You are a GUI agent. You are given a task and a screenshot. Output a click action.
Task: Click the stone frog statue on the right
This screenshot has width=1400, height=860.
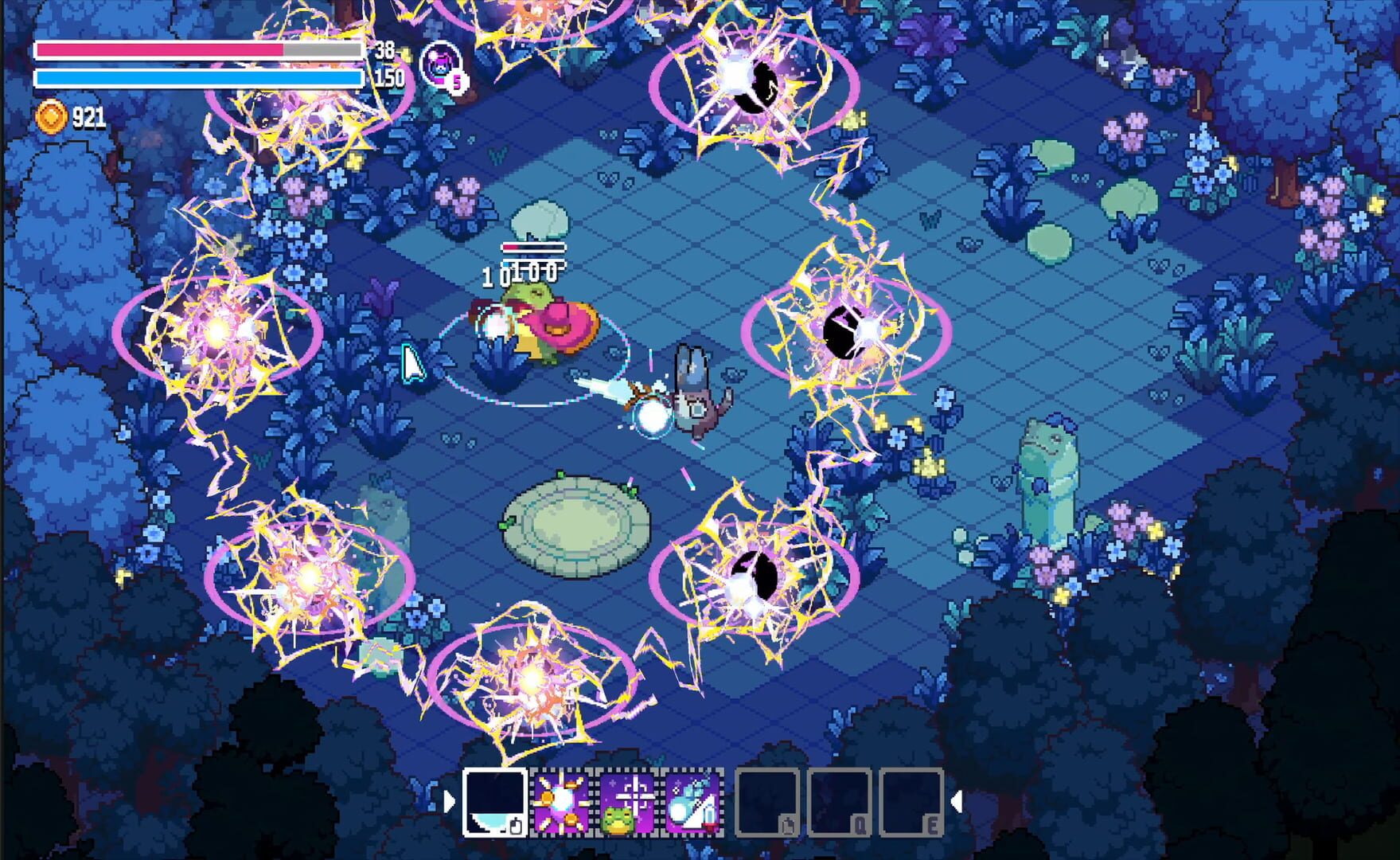click(x=1048, y=470)
